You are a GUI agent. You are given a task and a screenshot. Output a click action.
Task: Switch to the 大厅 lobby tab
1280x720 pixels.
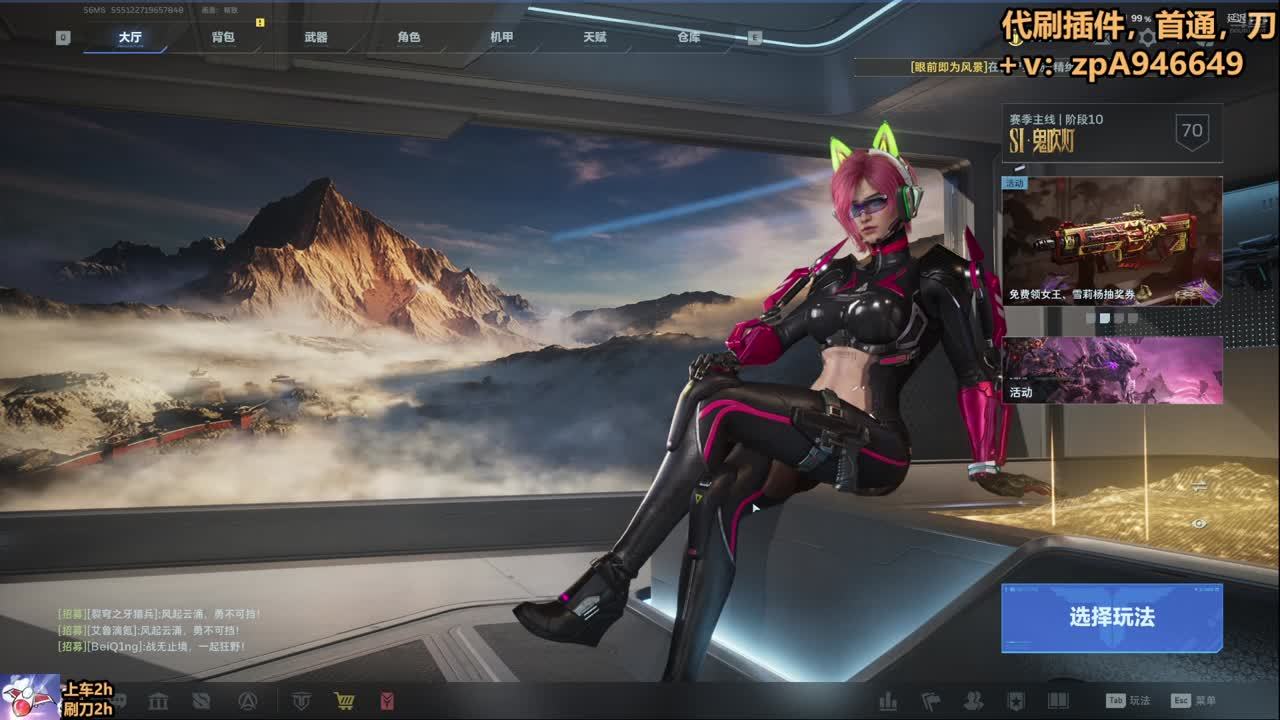pyautogui.click(x=130, y=37)
